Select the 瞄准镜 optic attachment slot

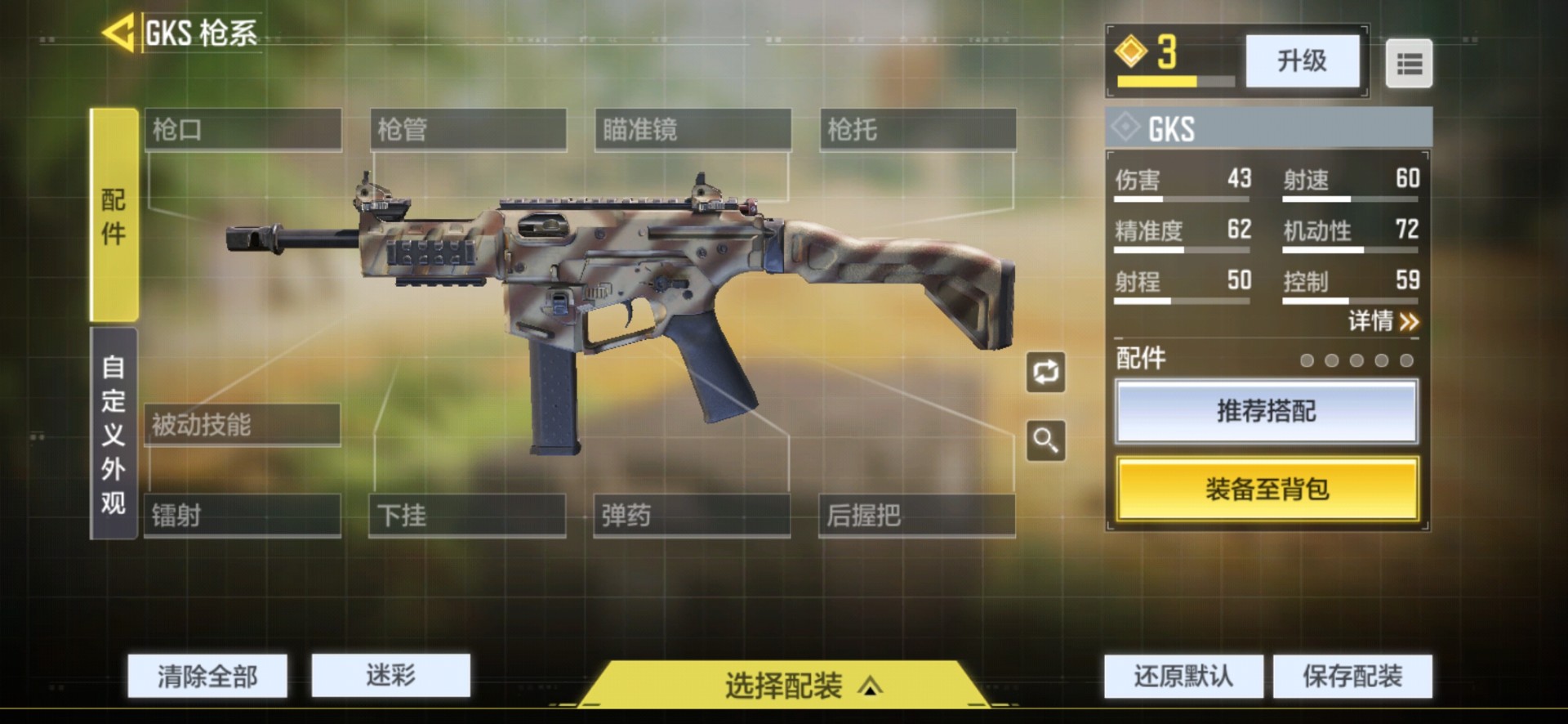pyautogui.click(x=693, y=129)
